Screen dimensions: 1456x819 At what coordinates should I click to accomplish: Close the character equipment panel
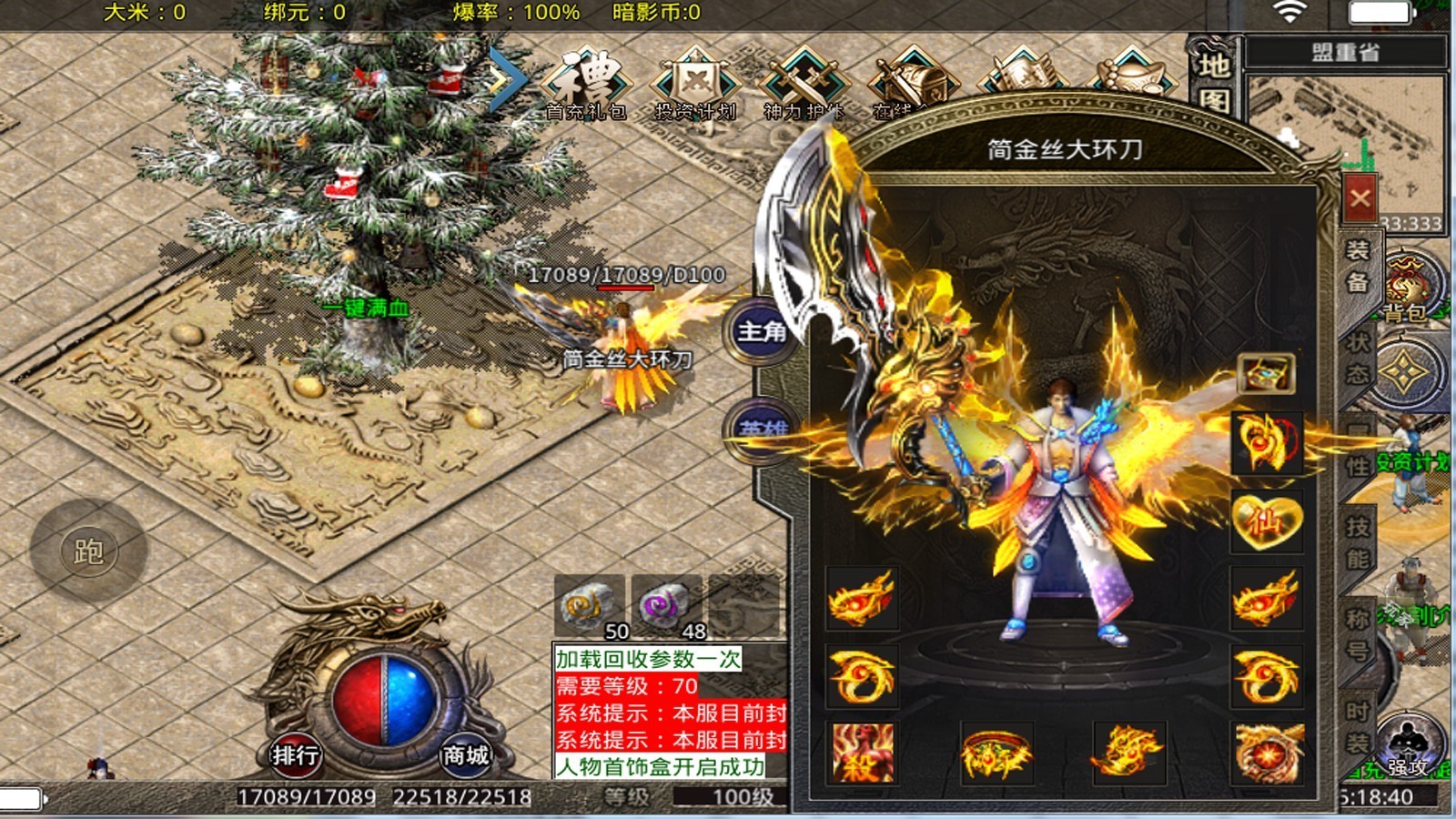[1360, 197]
